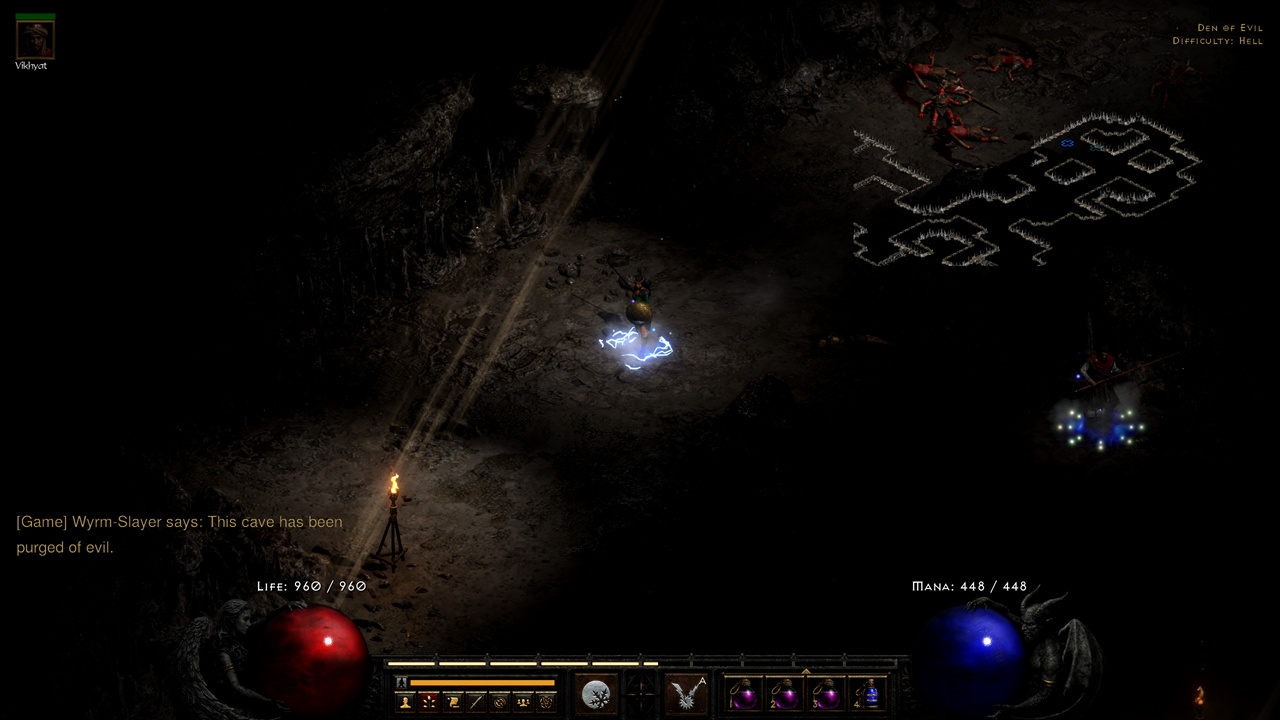Select the right-hand claw skill marked A
The width and height of the screenshot is (1280, 720).
[x=688, y=692]
